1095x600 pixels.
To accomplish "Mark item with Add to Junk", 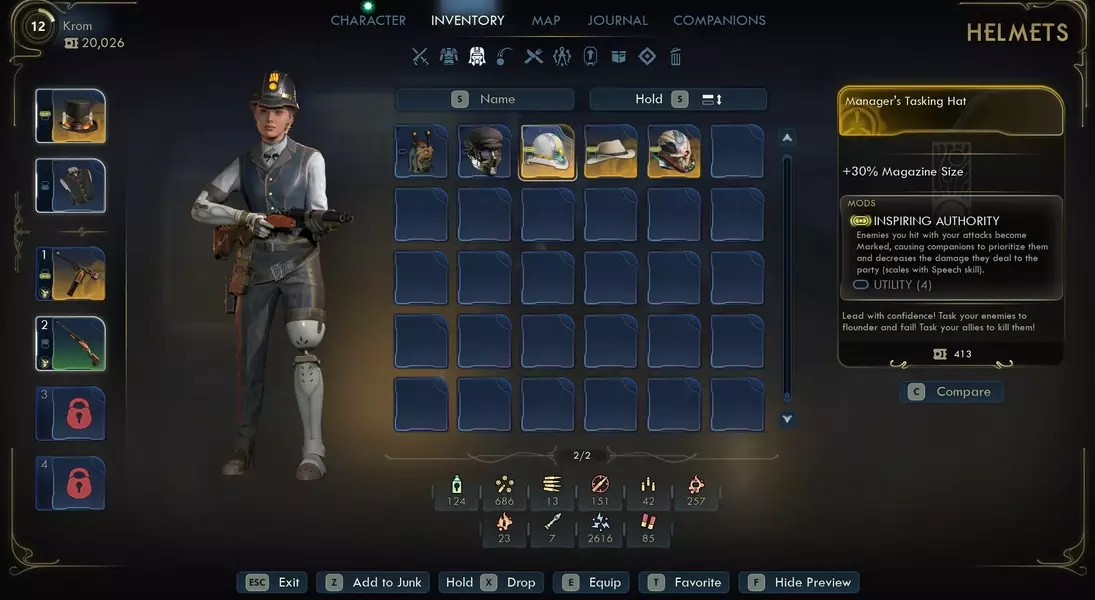I will (375, 582).
